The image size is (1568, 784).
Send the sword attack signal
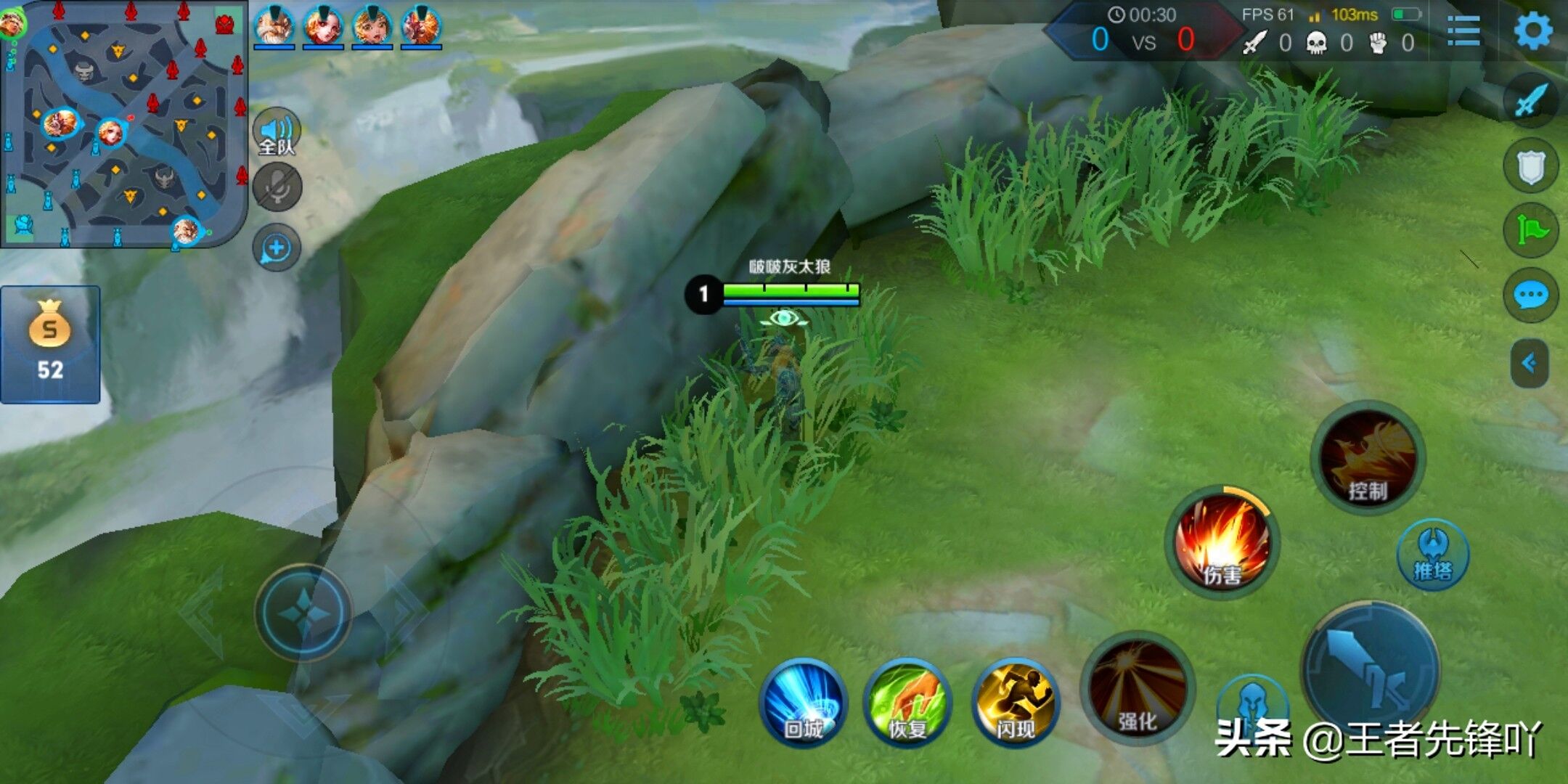tap(1531, 102)
